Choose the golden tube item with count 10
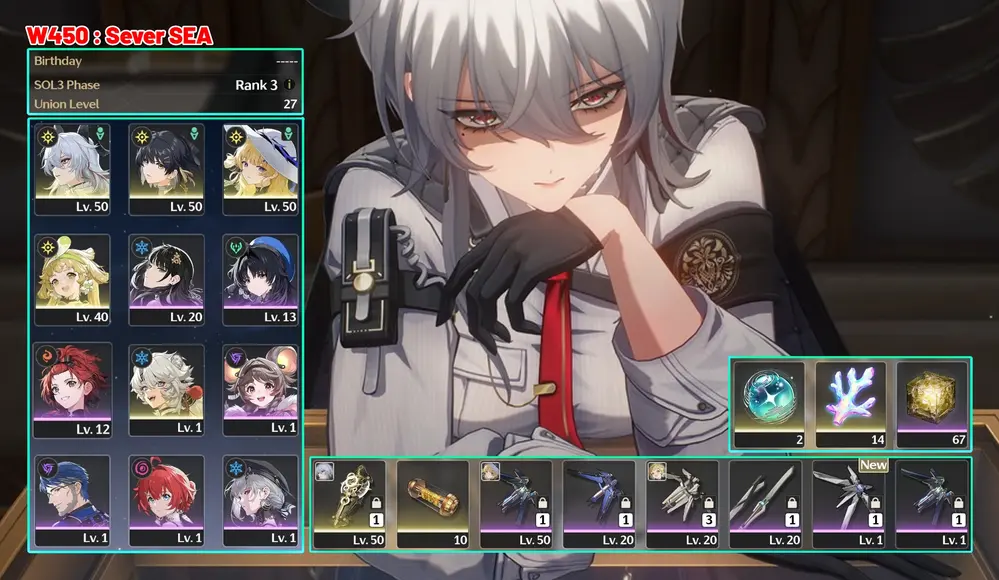Viewport: 999px width, 580px height. click(x=433, y=503)
